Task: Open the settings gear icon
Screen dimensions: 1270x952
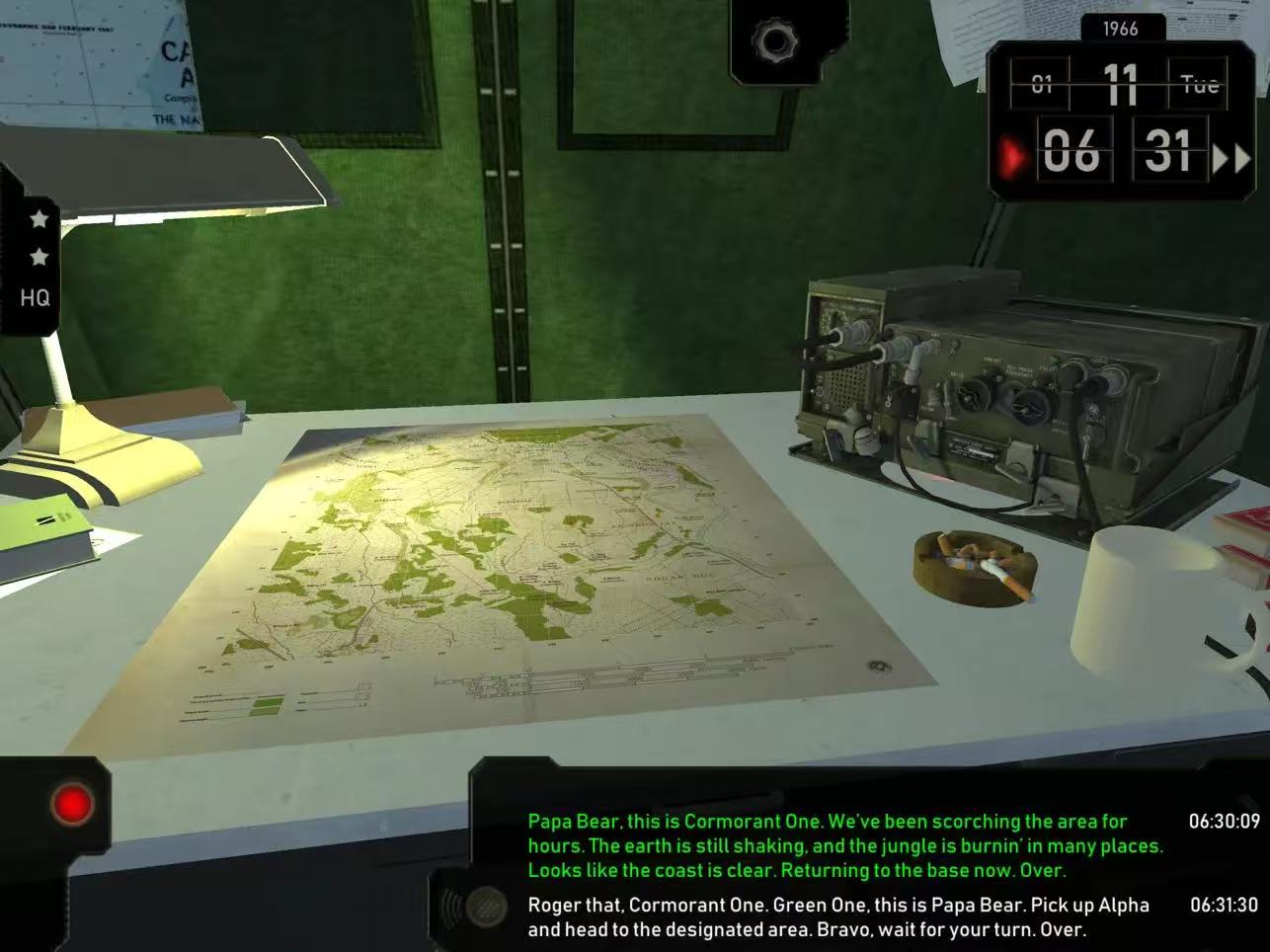Action: tap(775, 41)
